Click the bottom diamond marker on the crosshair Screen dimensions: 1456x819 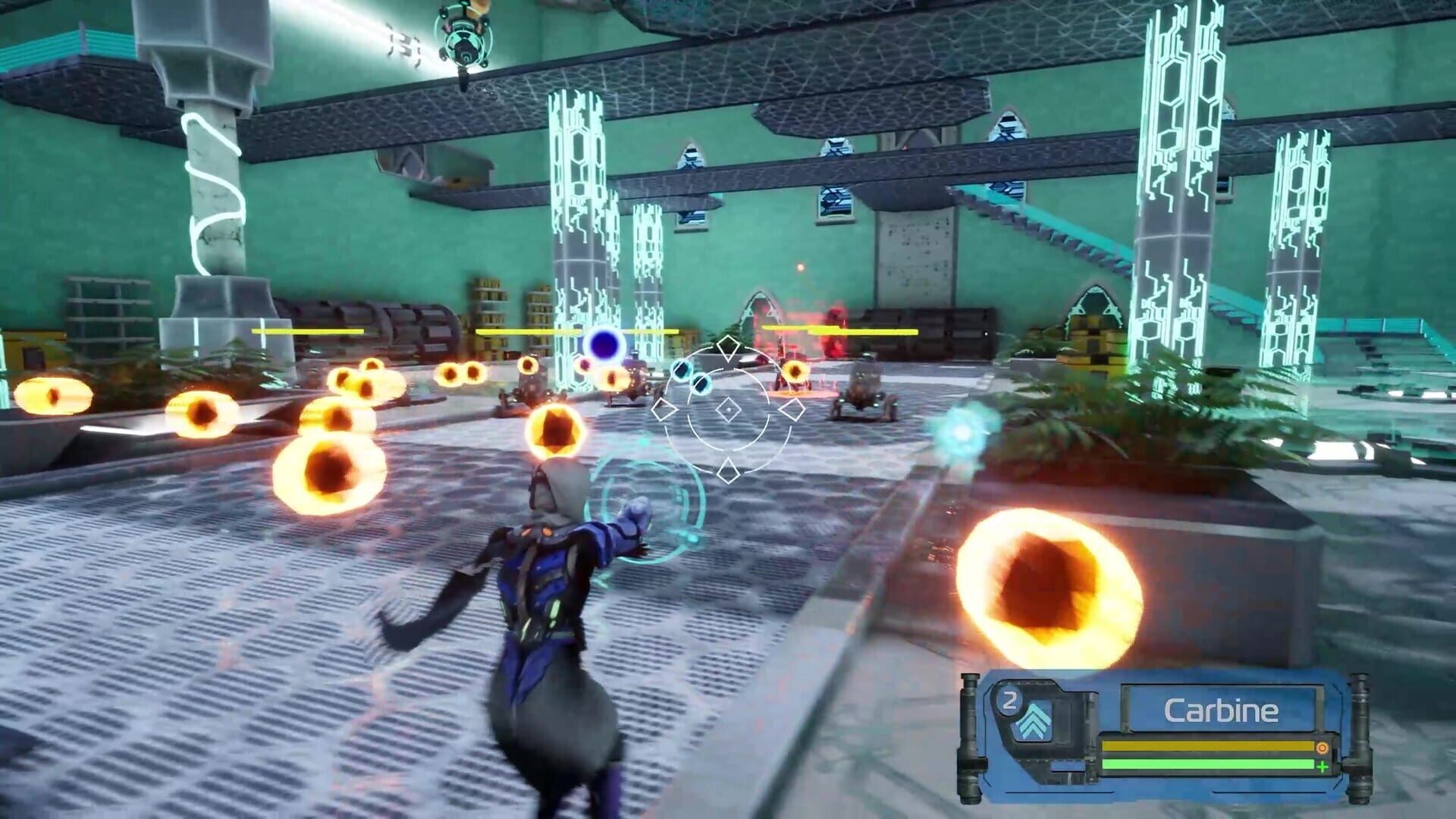click(x=729, y=470)
